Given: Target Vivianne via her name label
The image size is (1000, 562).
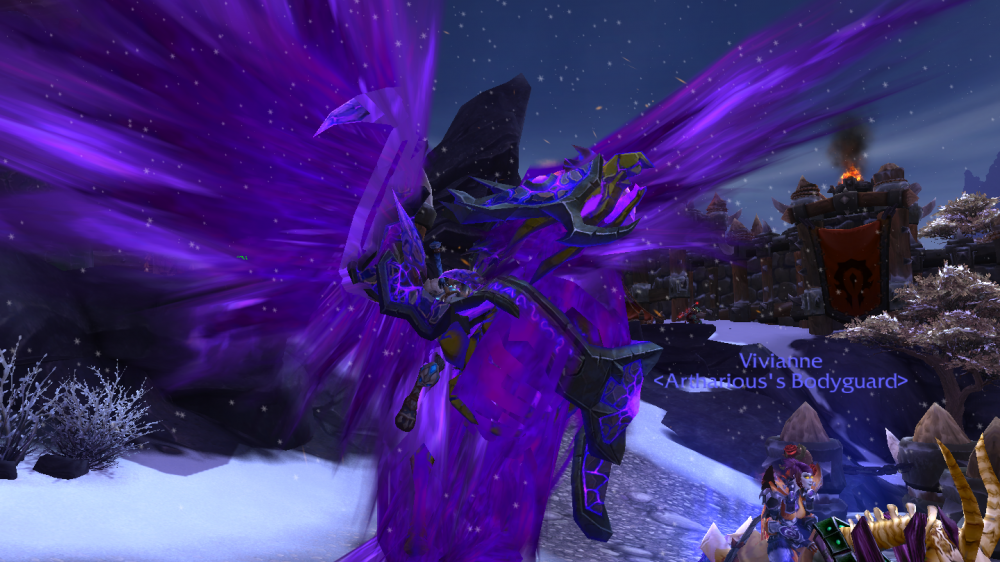Looking at the screenshot, I should [x=779, y=361].
